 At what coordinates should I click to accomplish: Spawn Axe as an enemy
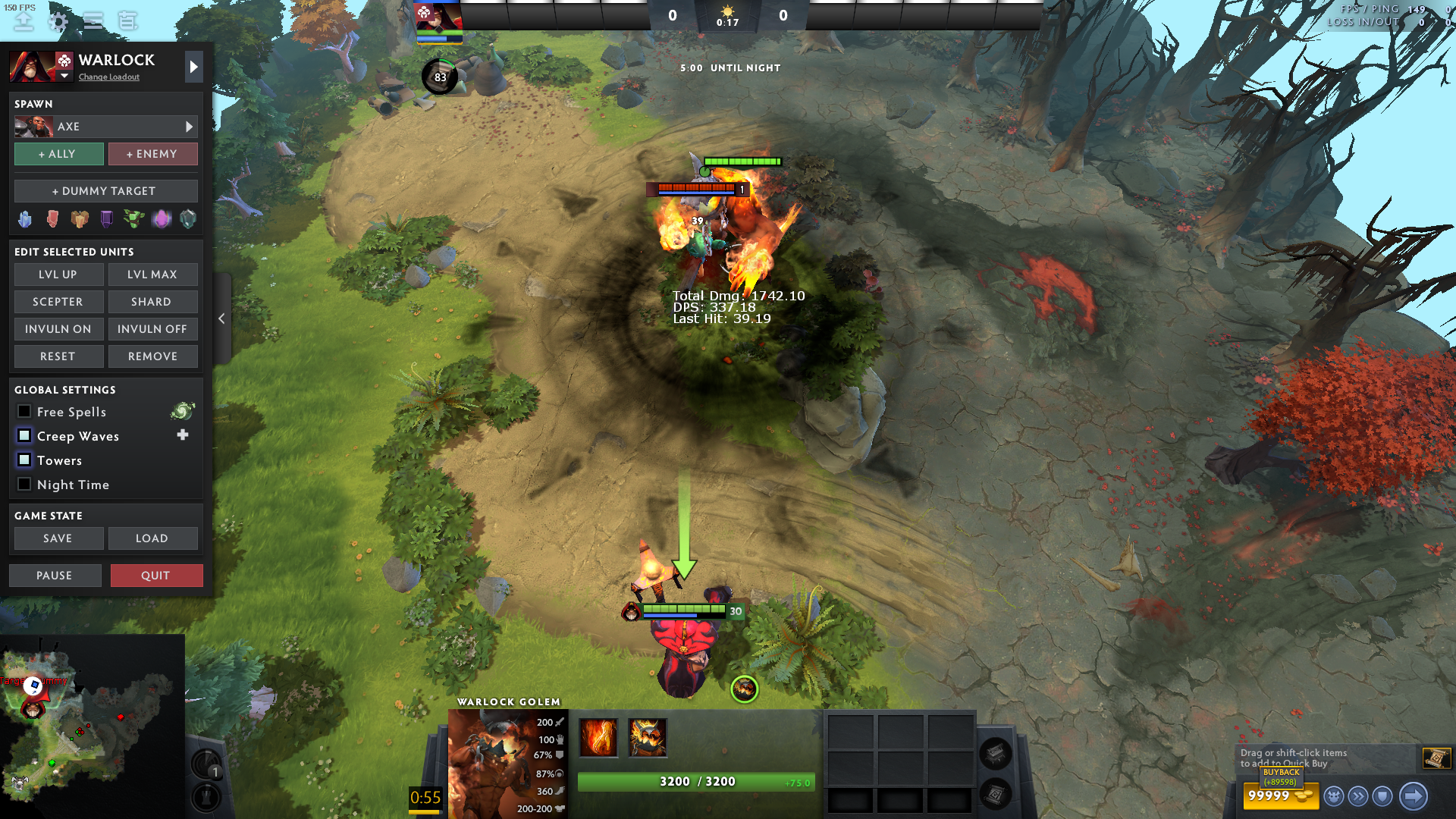coord(152,154)
